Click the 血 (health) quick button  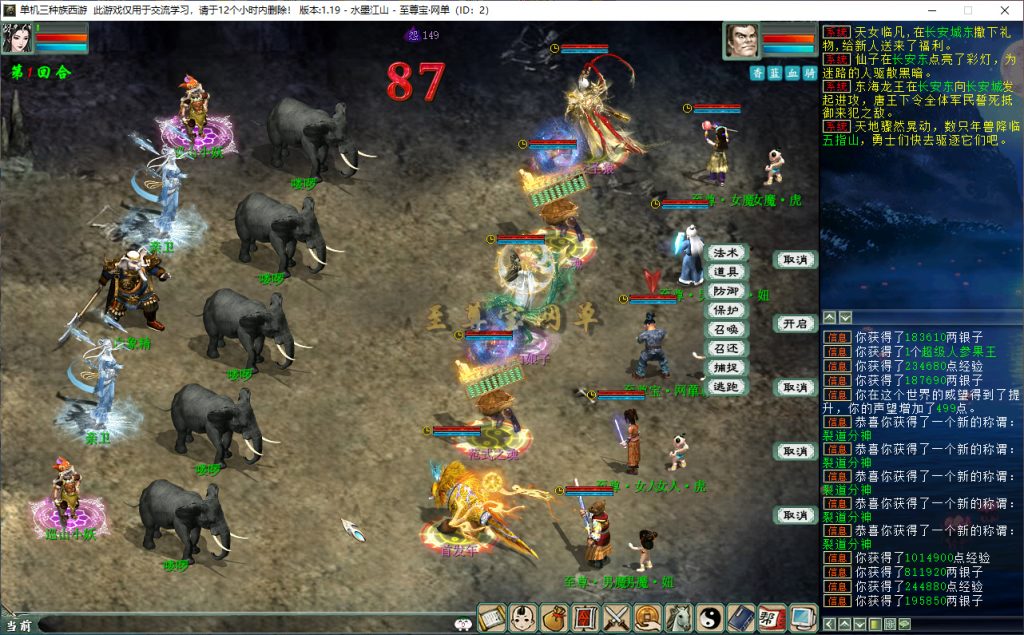pyautogui.click(x=792, y=73)
